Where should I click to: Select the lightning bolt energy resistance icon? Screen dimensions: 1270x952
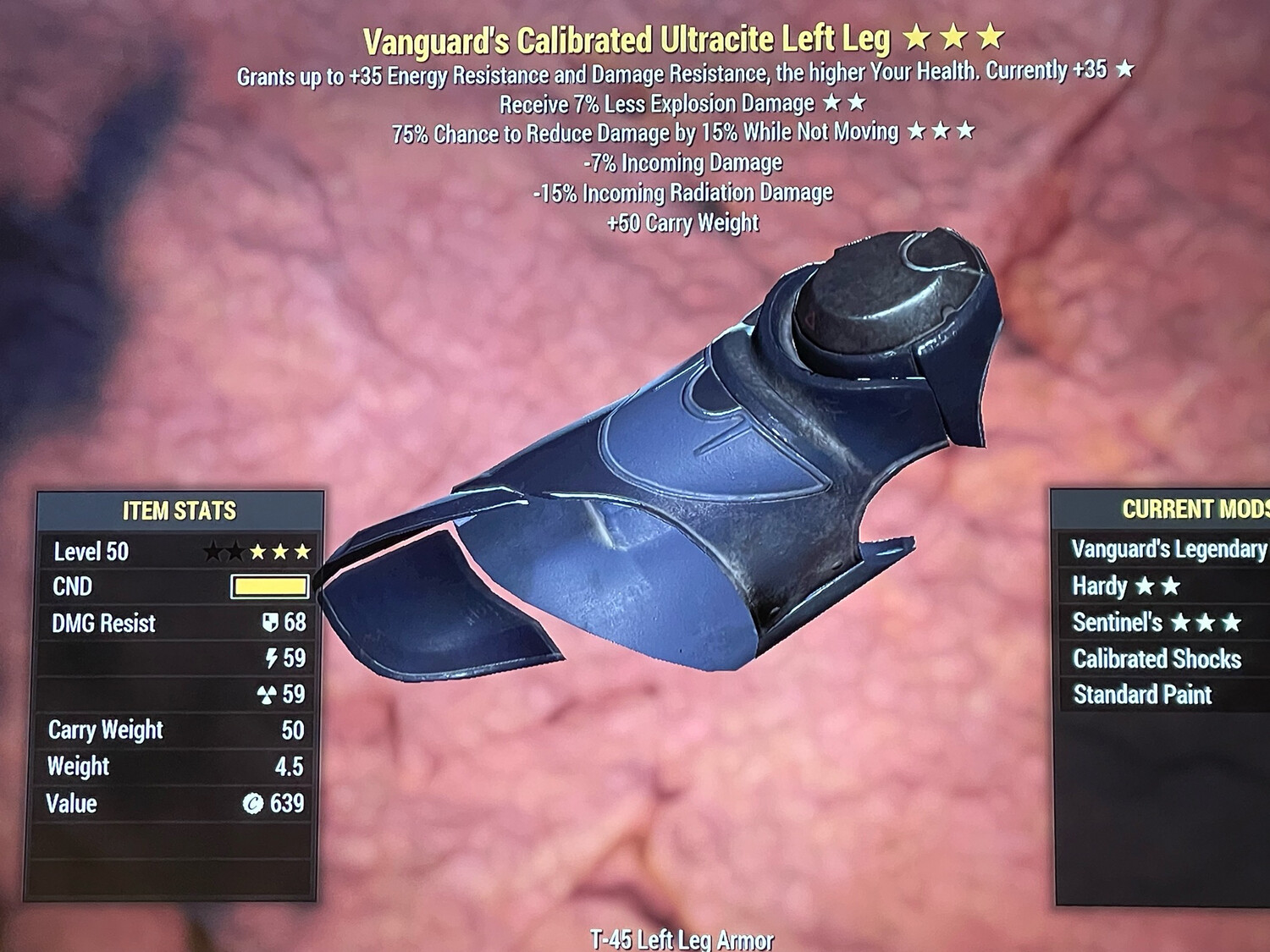[x=271, y=659]
